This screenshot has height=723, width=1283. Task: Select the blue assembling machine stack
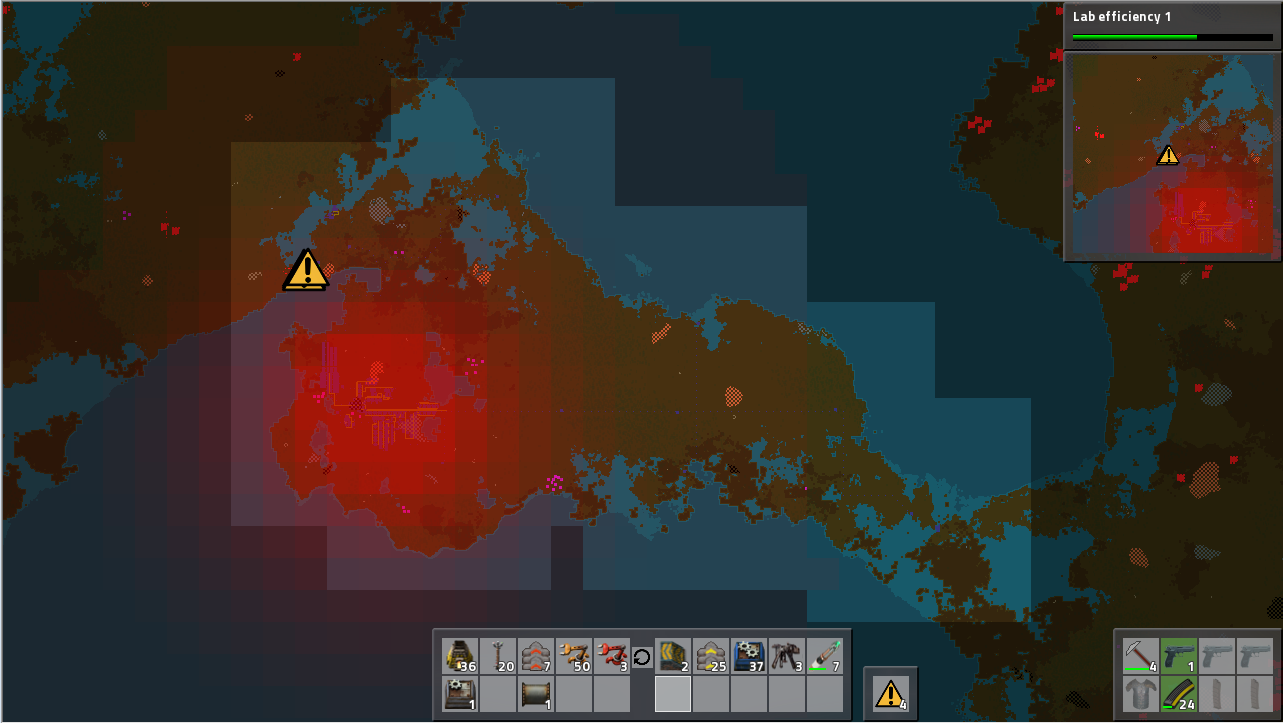pyautogui.click(x=749, y=656)
